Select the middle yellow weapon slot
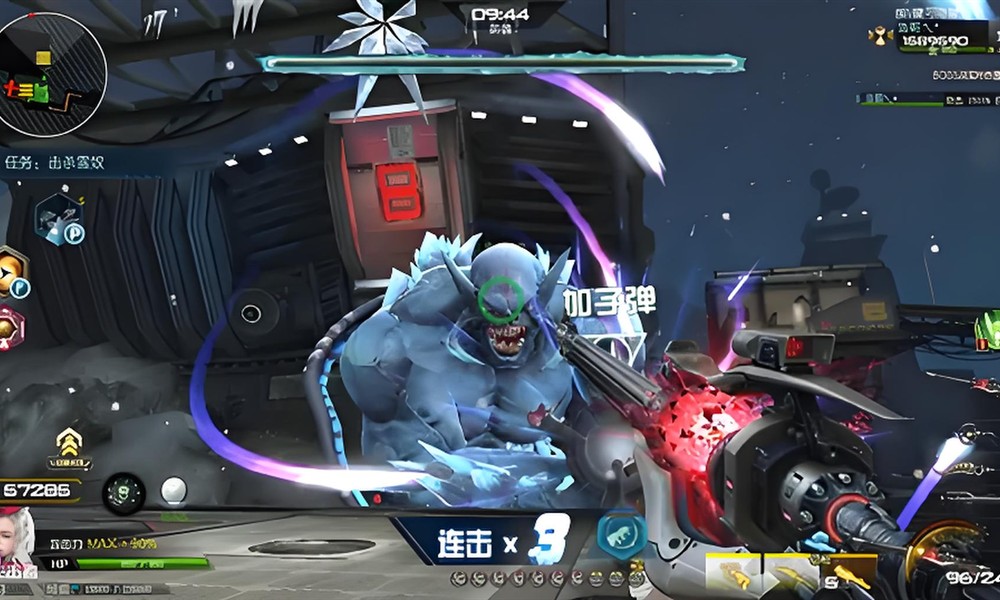This screenshot has width=1000, height=600. tap(790, 571)
